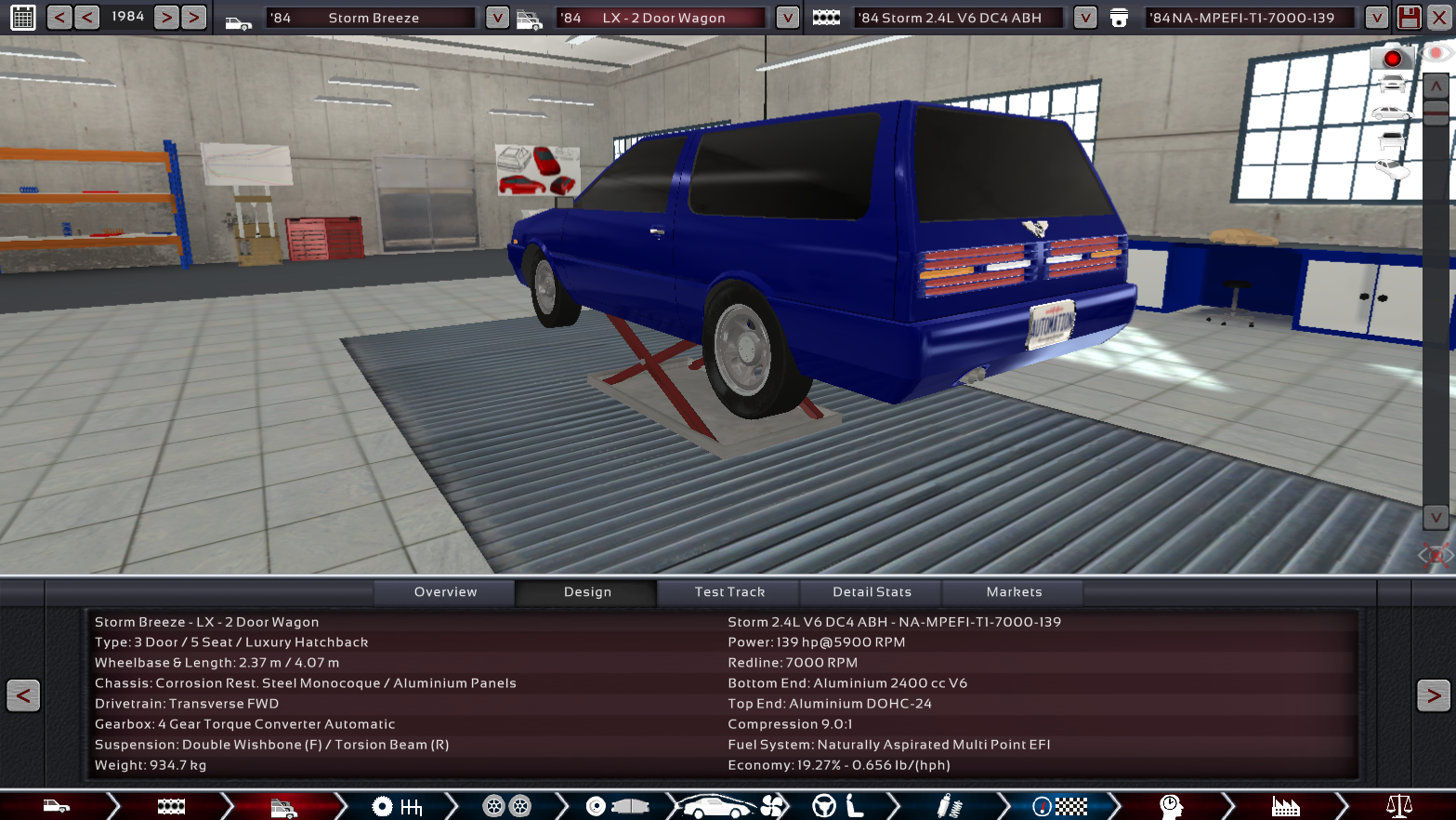Open the Test Track tab
Viewport: 1456px width, 820px height.
(x=729, y=592)
